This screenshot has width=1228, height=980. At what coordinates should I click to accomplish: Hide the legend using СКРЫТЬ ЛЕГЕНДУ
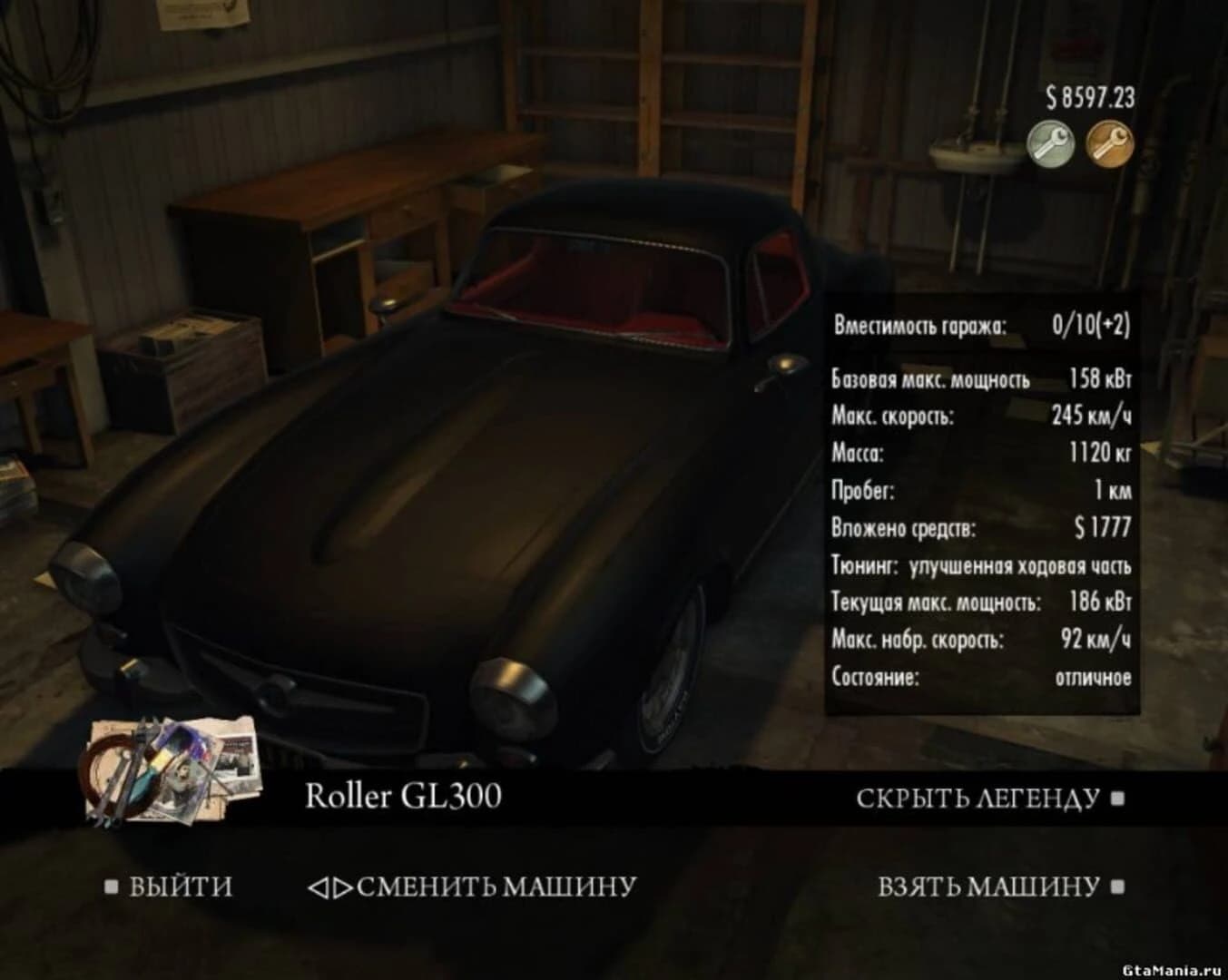(977, 797)
